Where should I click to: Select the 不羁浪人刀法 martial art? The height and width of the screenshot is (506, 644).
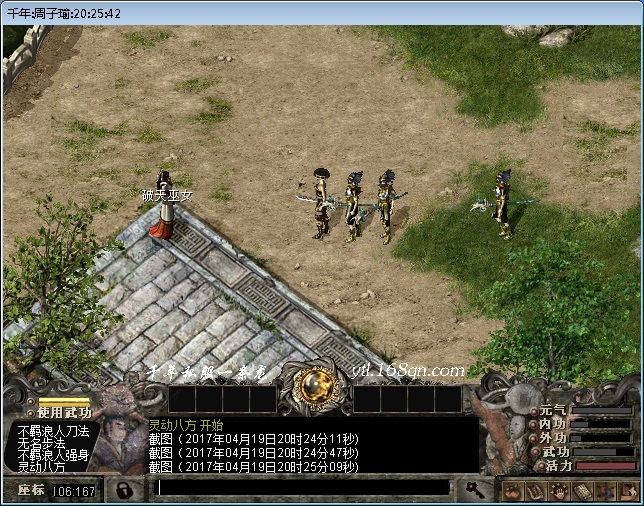(53, 431)
